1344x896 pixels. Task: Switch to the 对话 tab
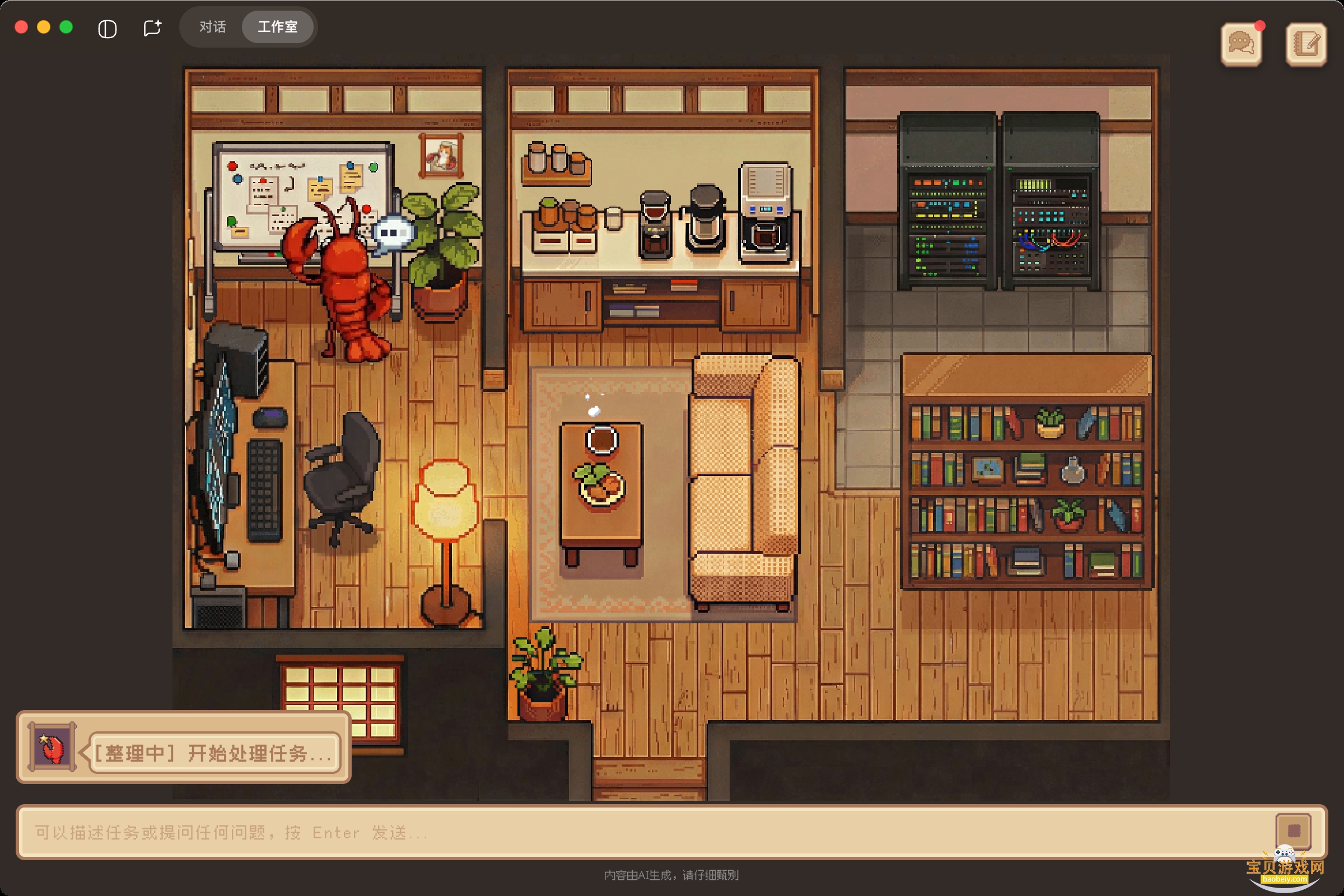[x=213, y=27]
